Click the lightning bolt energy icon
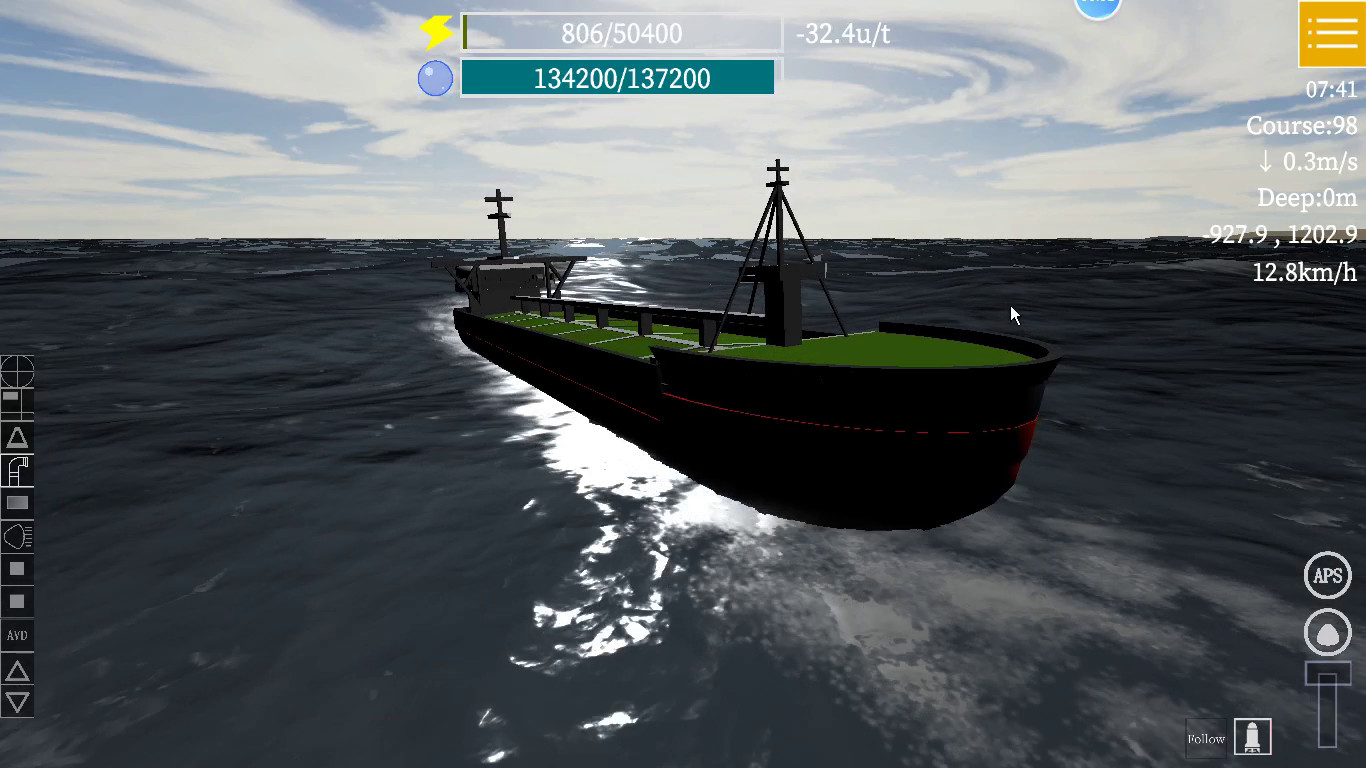Screen dimensions: 1366x768 434,32
